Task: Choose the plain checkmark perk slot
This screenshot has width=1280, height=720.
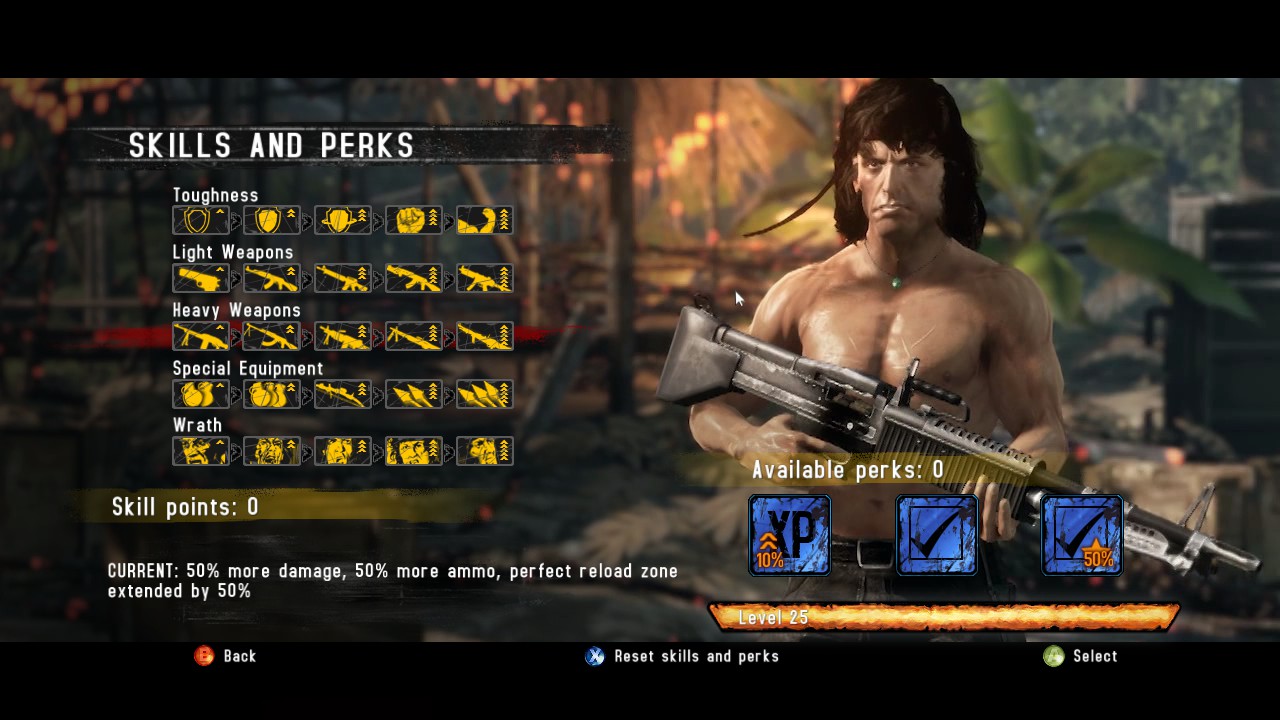Action: coord(937,535)
